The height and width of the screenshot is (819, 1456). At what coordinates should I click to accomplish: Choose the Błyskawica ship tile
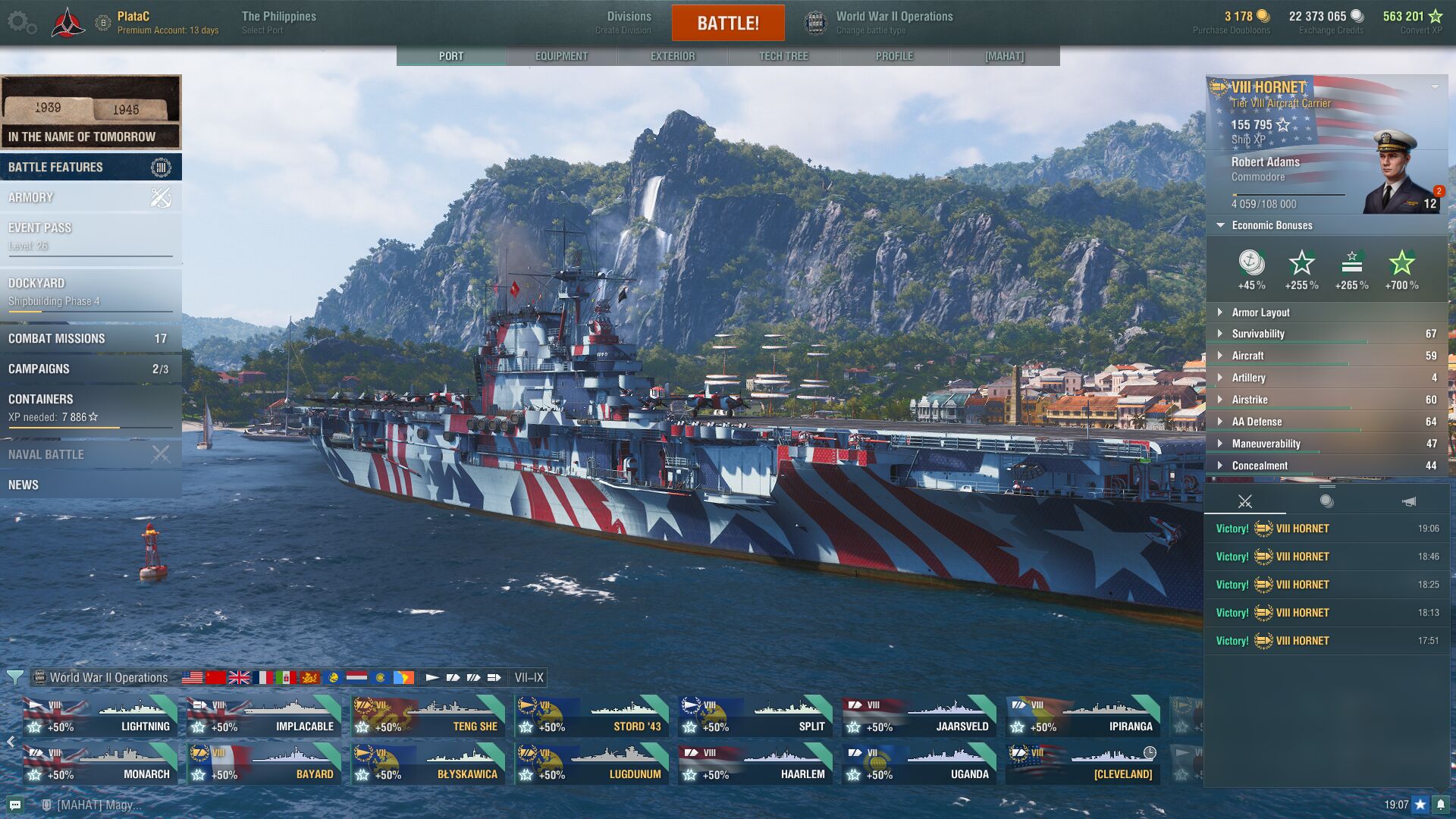[428, 764]
